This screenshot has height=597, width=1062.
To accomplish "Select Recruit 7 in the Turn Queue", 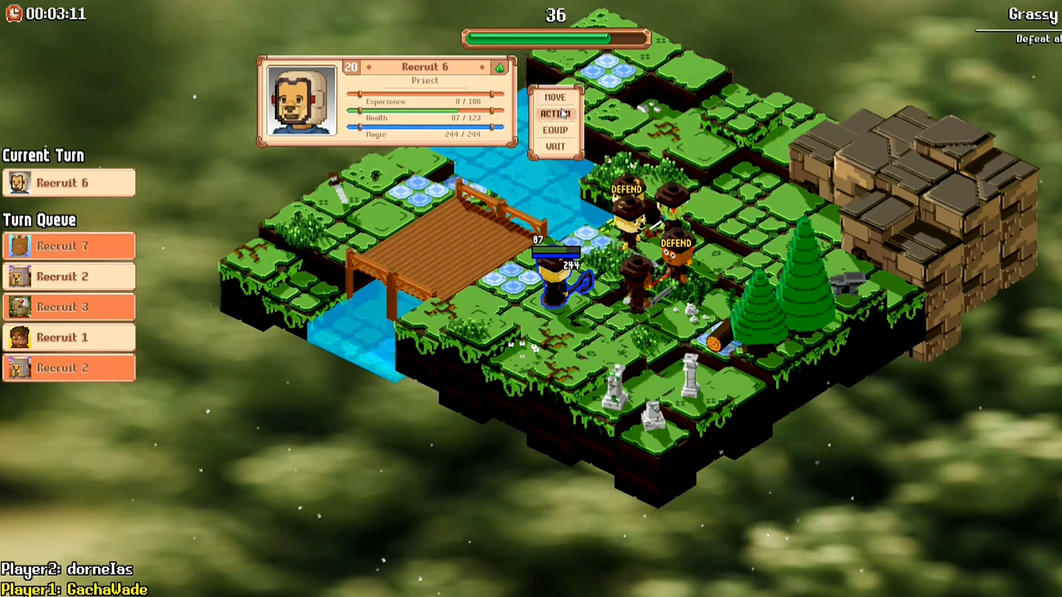I will [69, 246].
